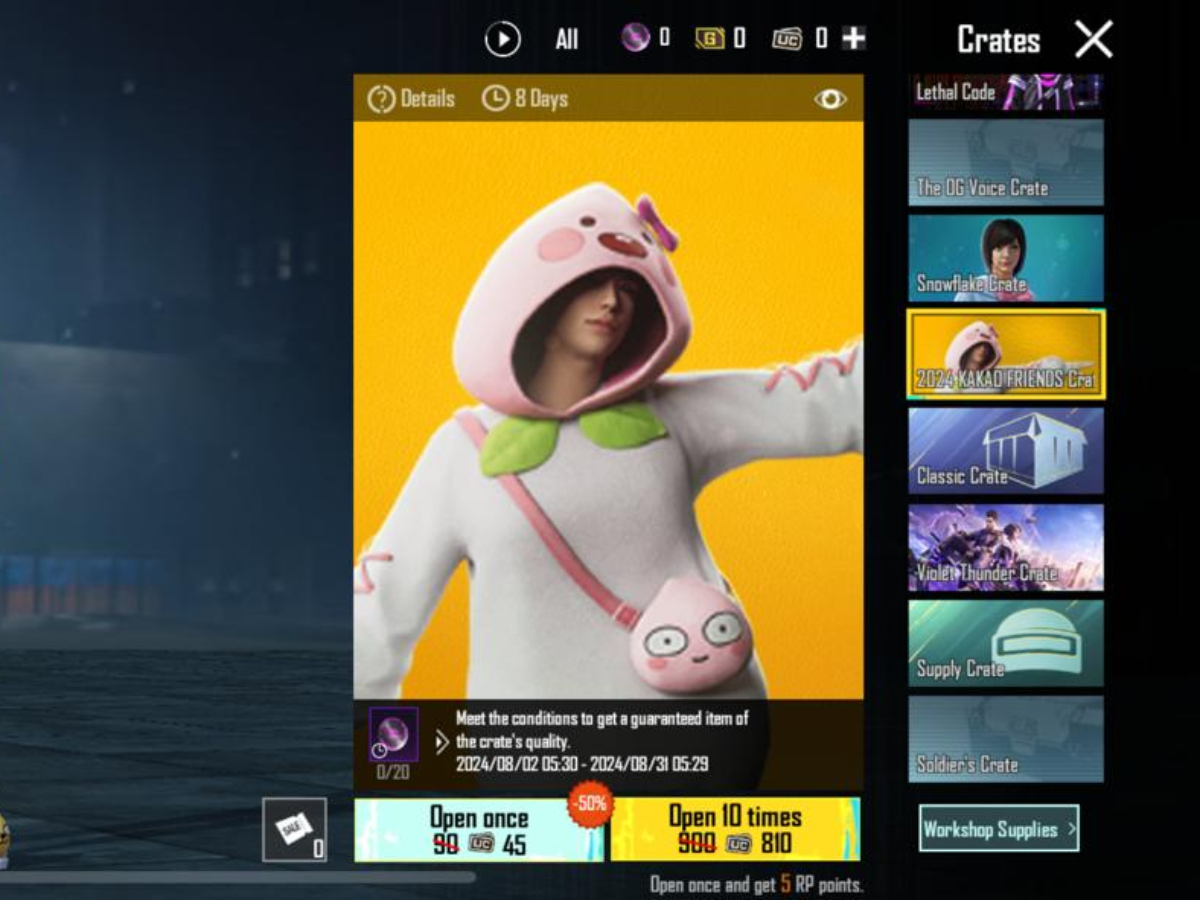Screen dimensions: 1200x900
Task: Choose the Soldier's Crate
Action: (x=1005, y=739)
